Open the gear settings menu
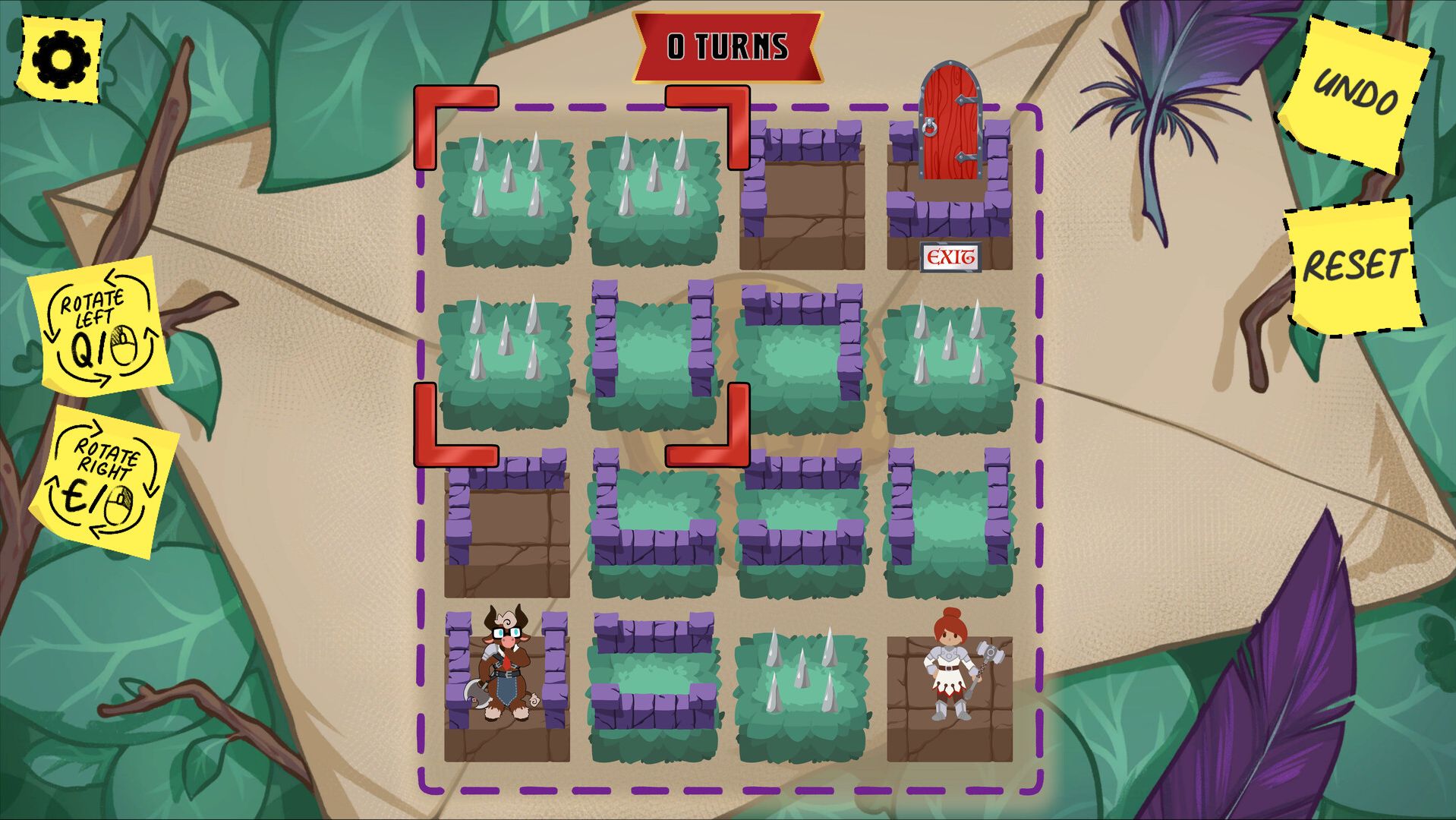This screenshot has width=1456, height=820. tap(61, 58)
